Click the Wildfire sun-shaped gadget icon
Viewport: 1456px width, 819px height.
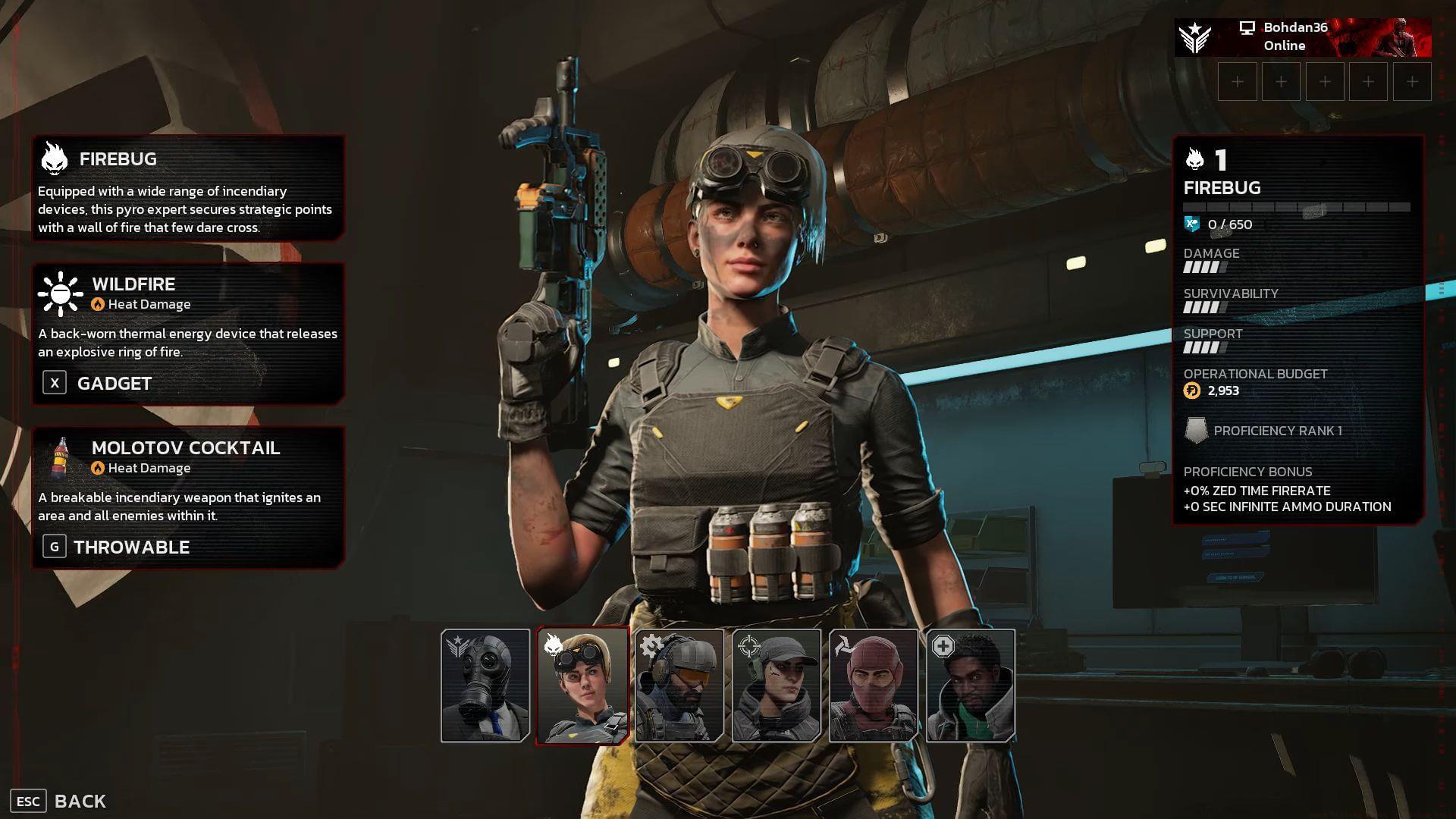pyautogui.click(x=59, y=294)
